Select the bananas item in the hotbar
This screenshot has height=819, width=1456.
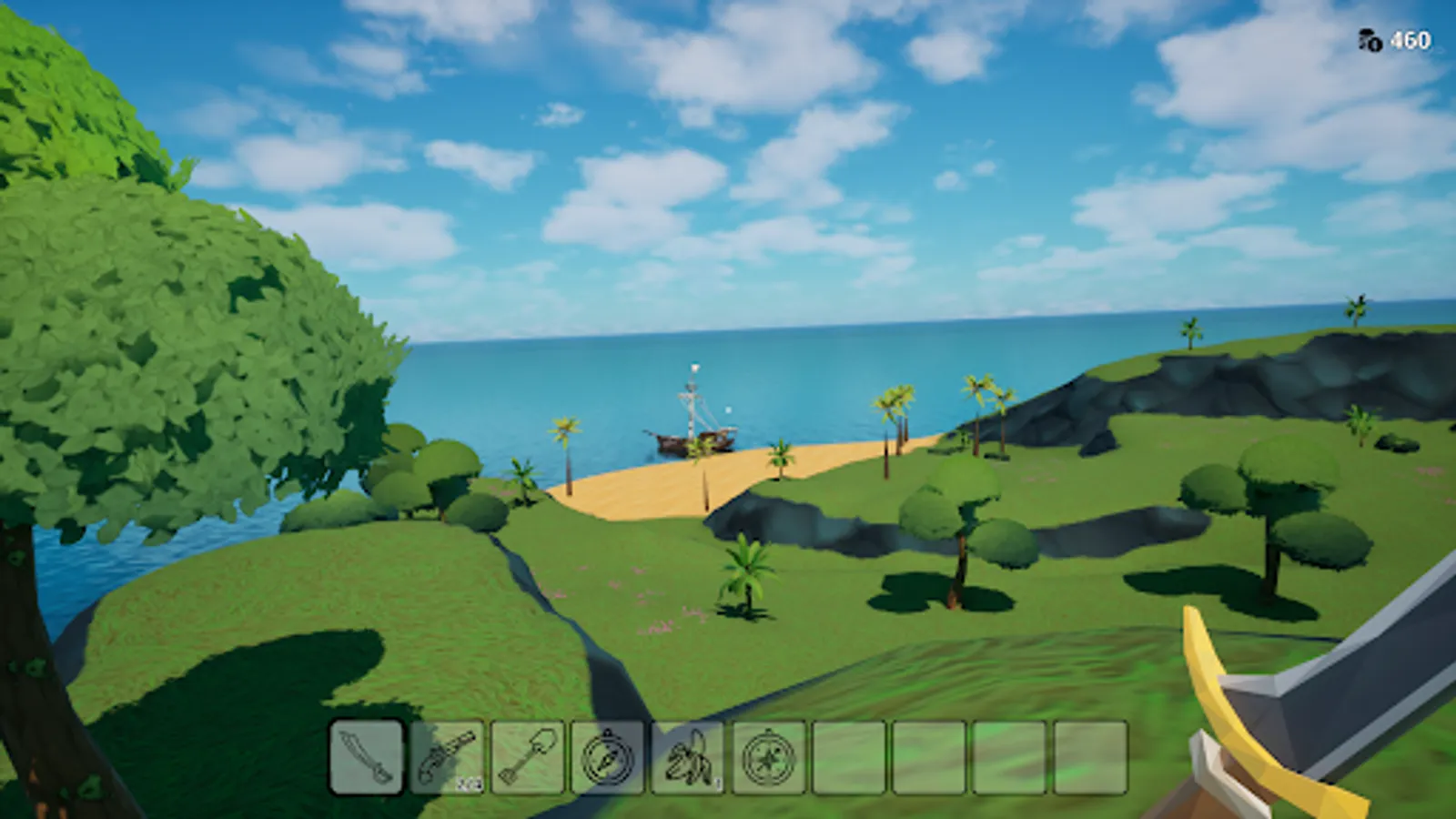[687, 760]
